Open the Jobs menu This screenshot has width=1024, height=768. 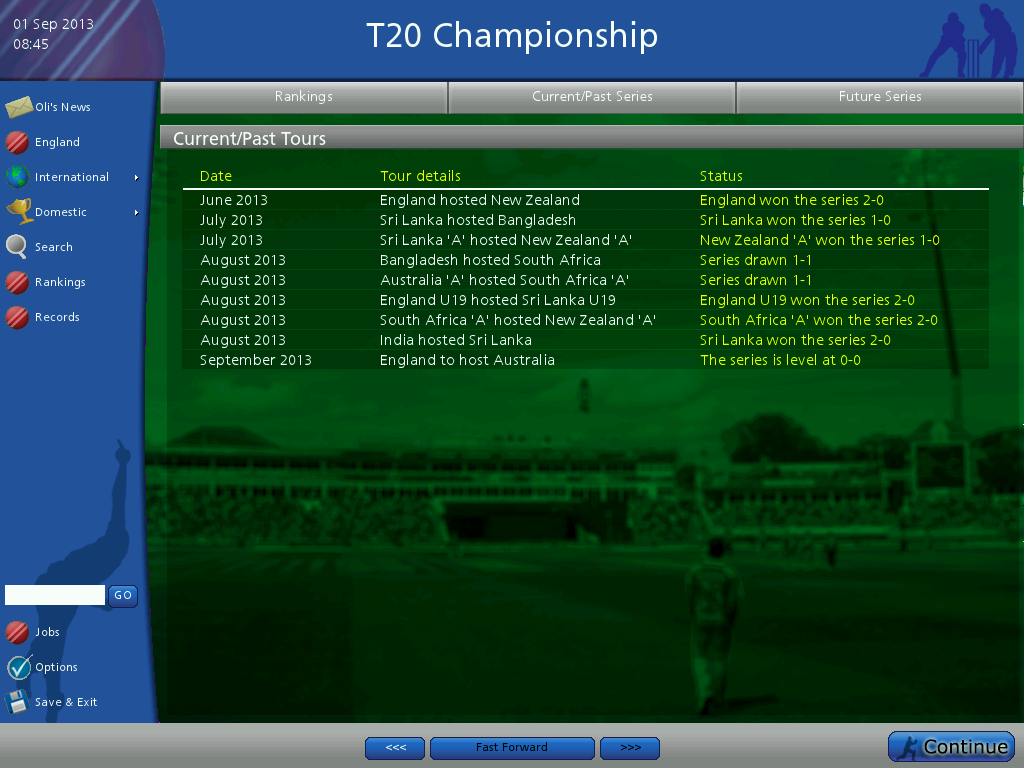point(47,632)
